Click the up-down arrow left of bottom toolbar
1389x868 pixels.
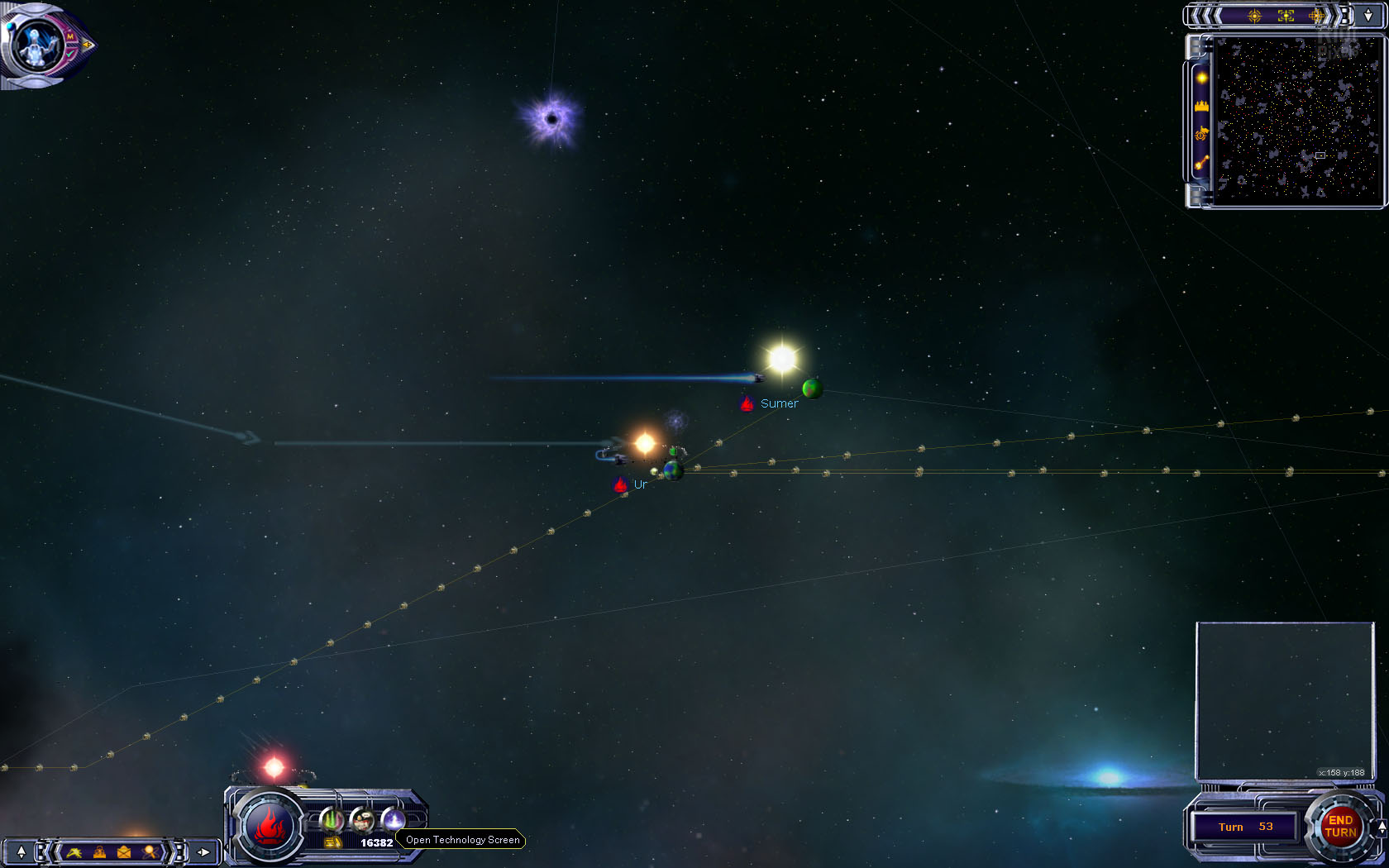click(21, 851)
